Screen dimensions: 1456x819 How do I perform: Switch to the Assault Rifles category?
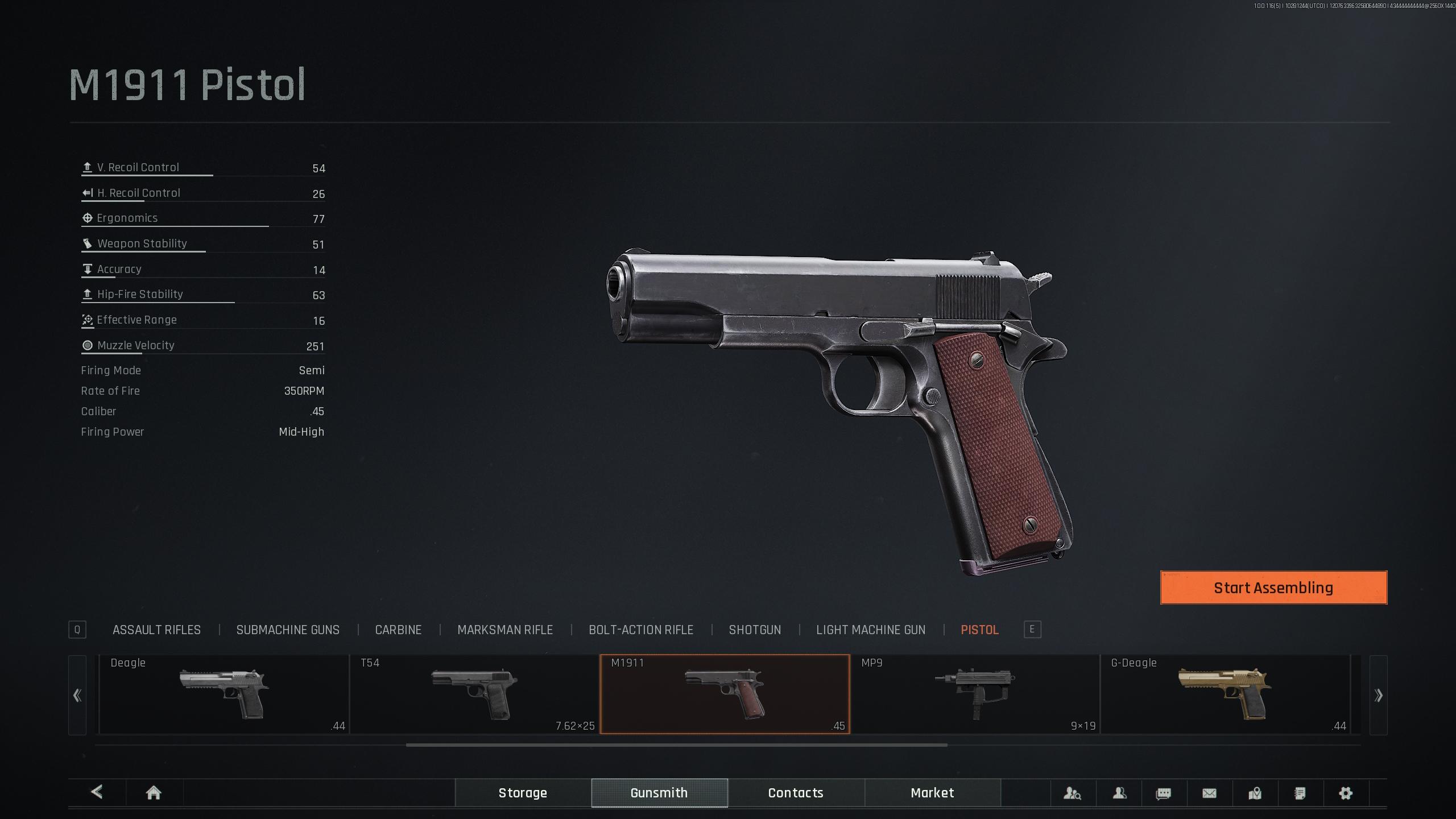coord(156,630)
